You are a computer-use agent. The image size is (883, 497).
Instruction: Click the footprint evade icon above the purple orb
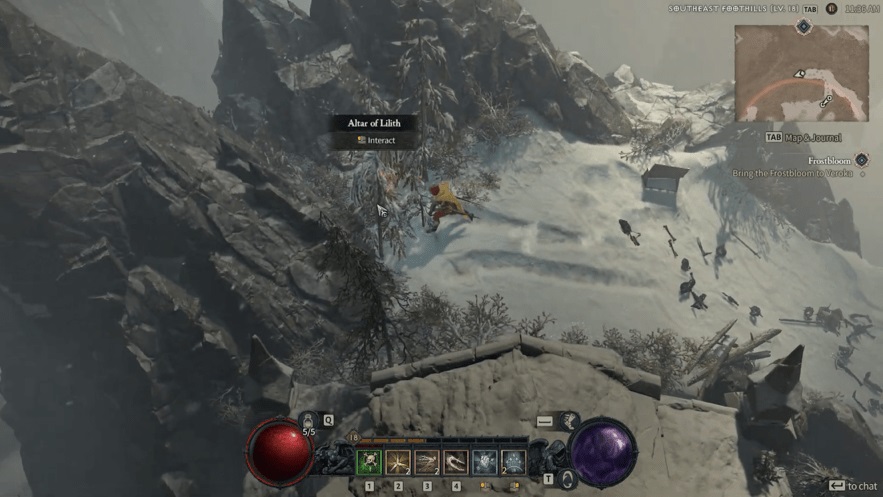click(572, 421)
